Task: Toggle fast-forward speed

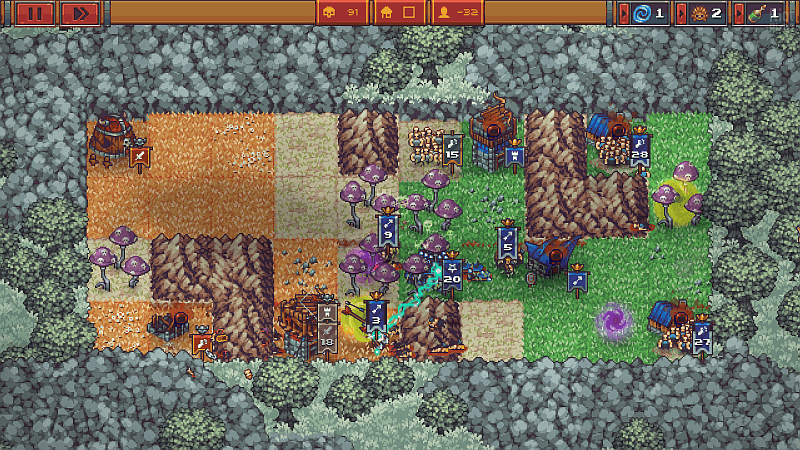Action: [x=80, y=13]
